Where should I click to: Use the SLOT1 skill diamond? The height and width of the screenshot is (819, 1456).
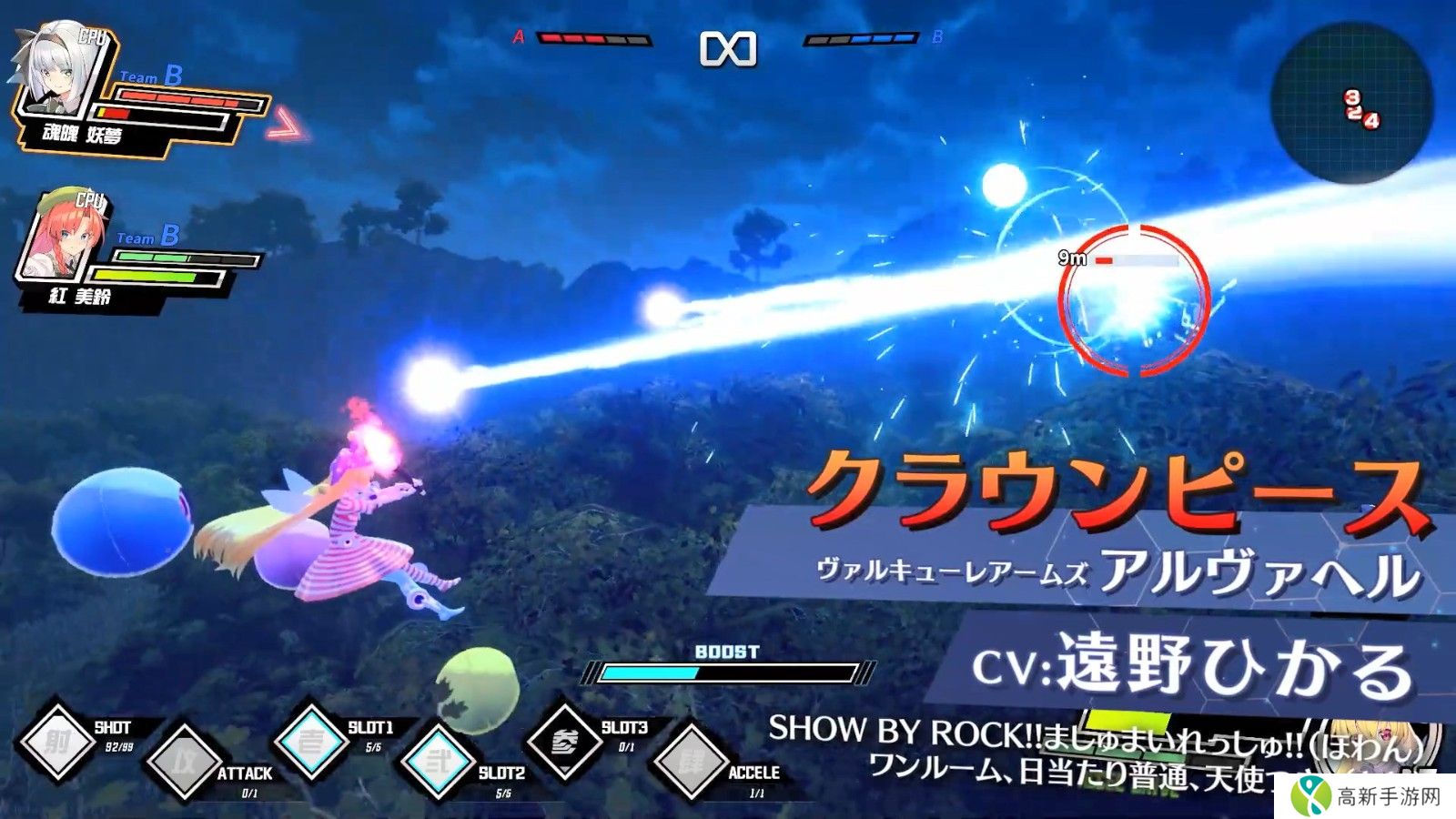click(x=311, y=741)
